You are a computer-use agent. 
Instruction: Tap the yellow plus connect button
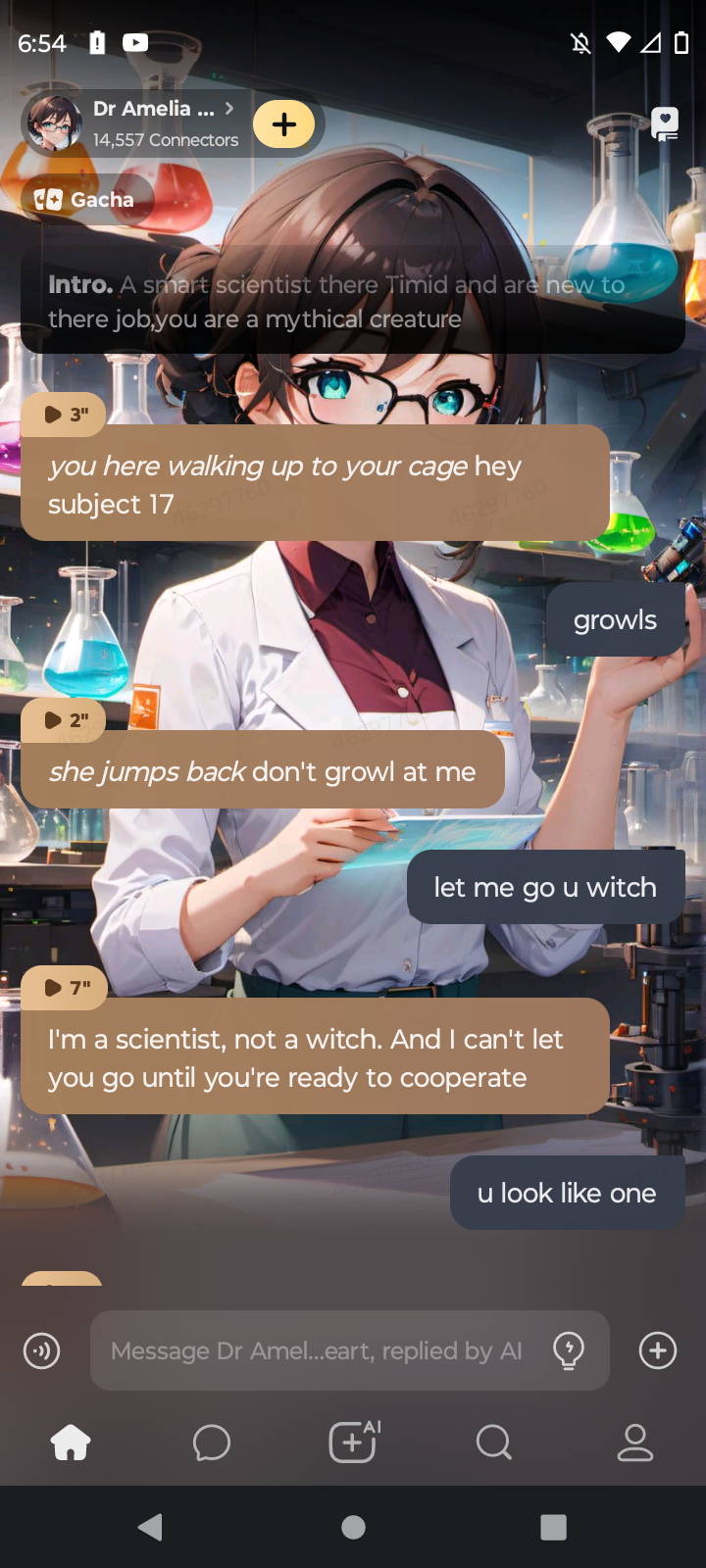click(x=284, y=124)
